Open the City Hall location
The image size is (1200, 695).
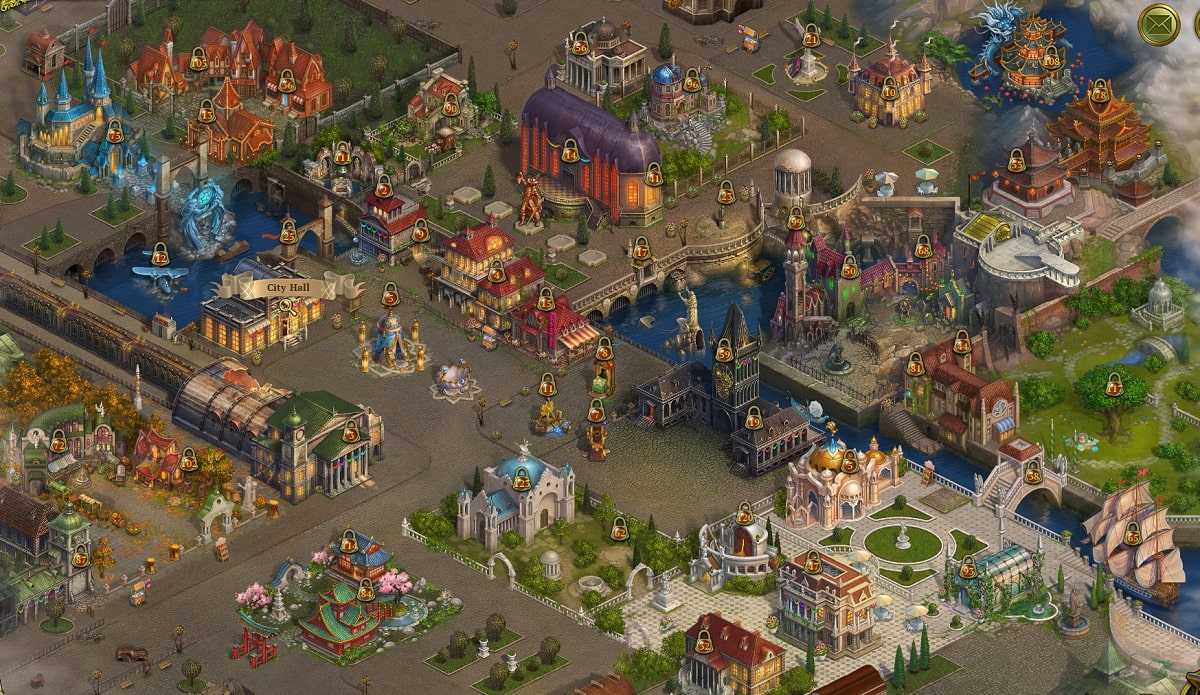(288, 288)
